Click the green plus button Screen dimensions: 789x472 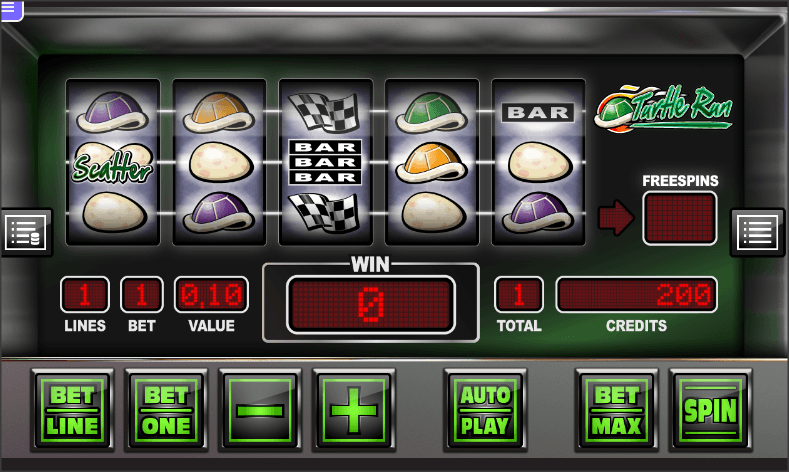pyautogui.click(x=354, y=410)
